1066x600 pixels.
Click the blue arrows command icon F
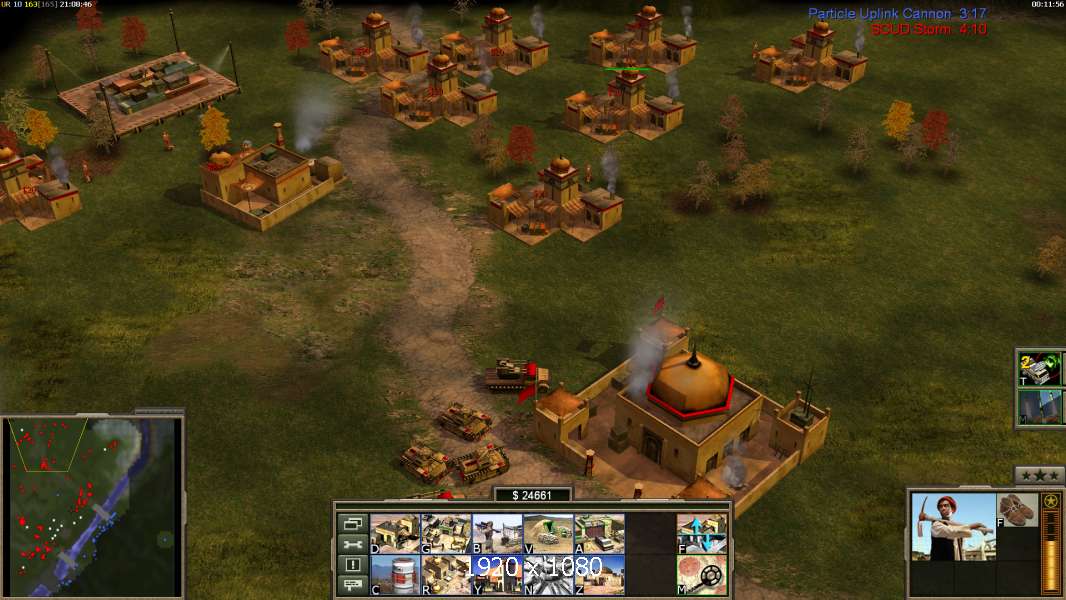coord(702,534)
